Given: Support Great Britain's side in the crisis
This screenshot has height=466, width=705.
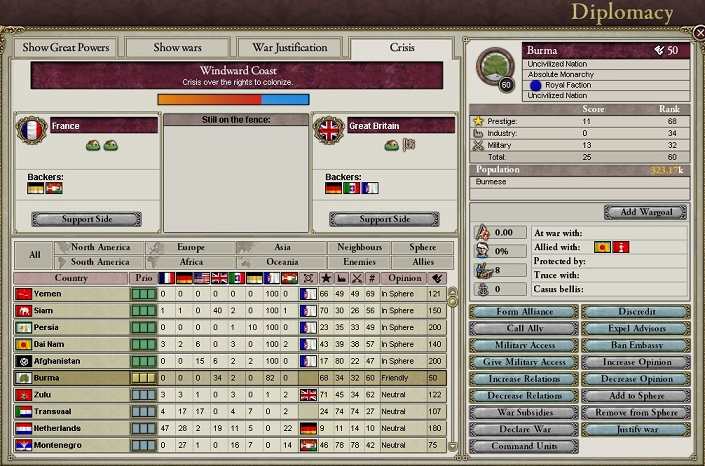Looking at the screenshot, I should pos(384,219).
